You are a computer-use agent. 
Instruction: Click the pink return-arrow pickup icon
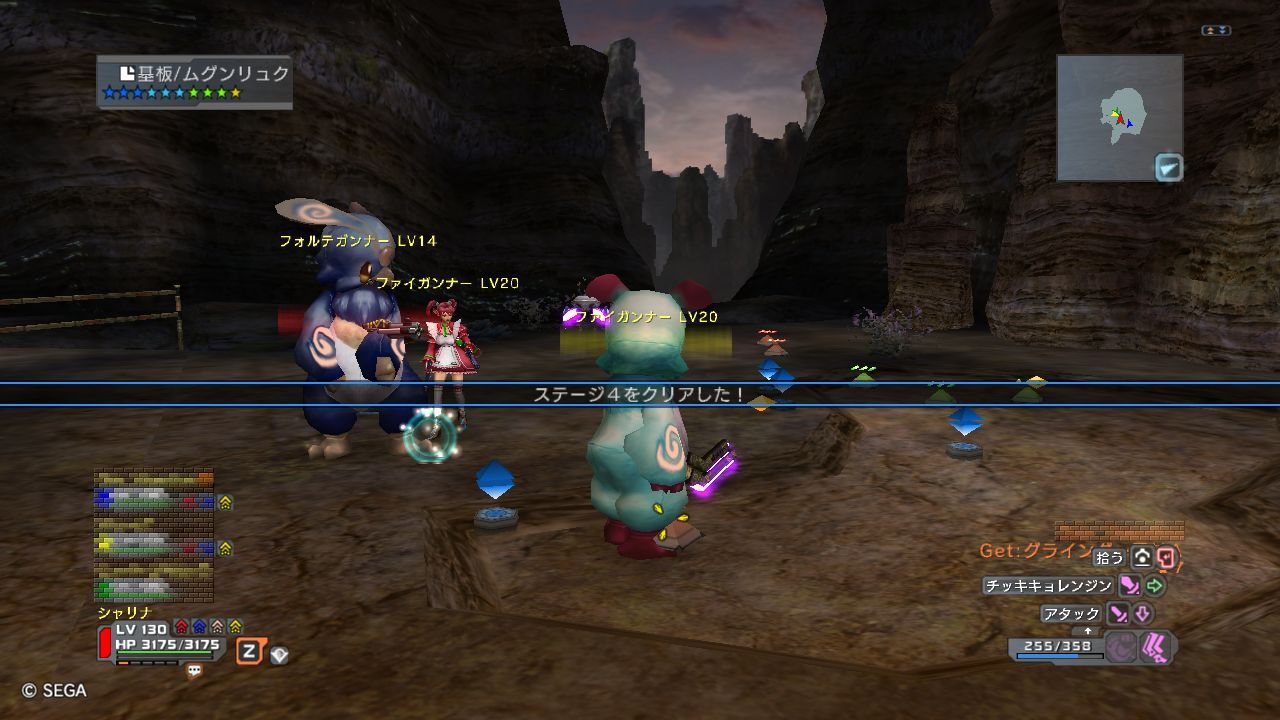[x=1167, y=558]
